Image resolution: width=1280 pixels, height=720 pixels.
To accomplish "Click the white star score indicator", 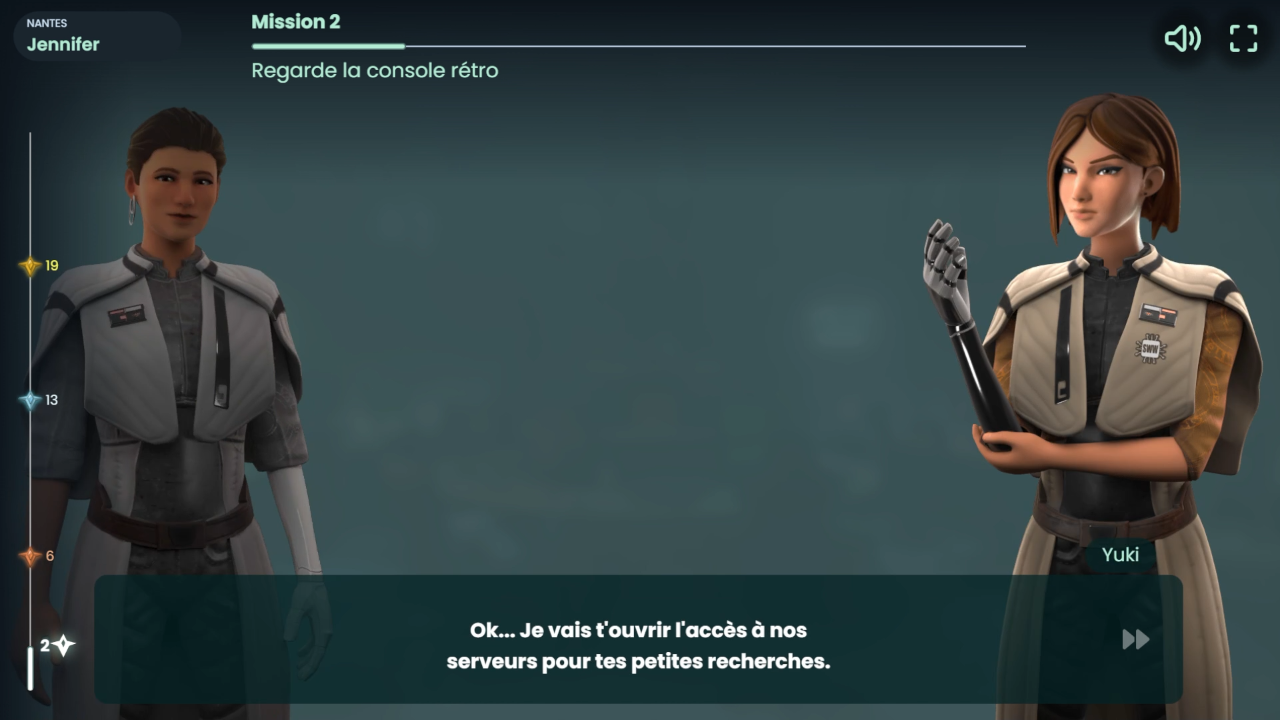I will pos(63,646).
